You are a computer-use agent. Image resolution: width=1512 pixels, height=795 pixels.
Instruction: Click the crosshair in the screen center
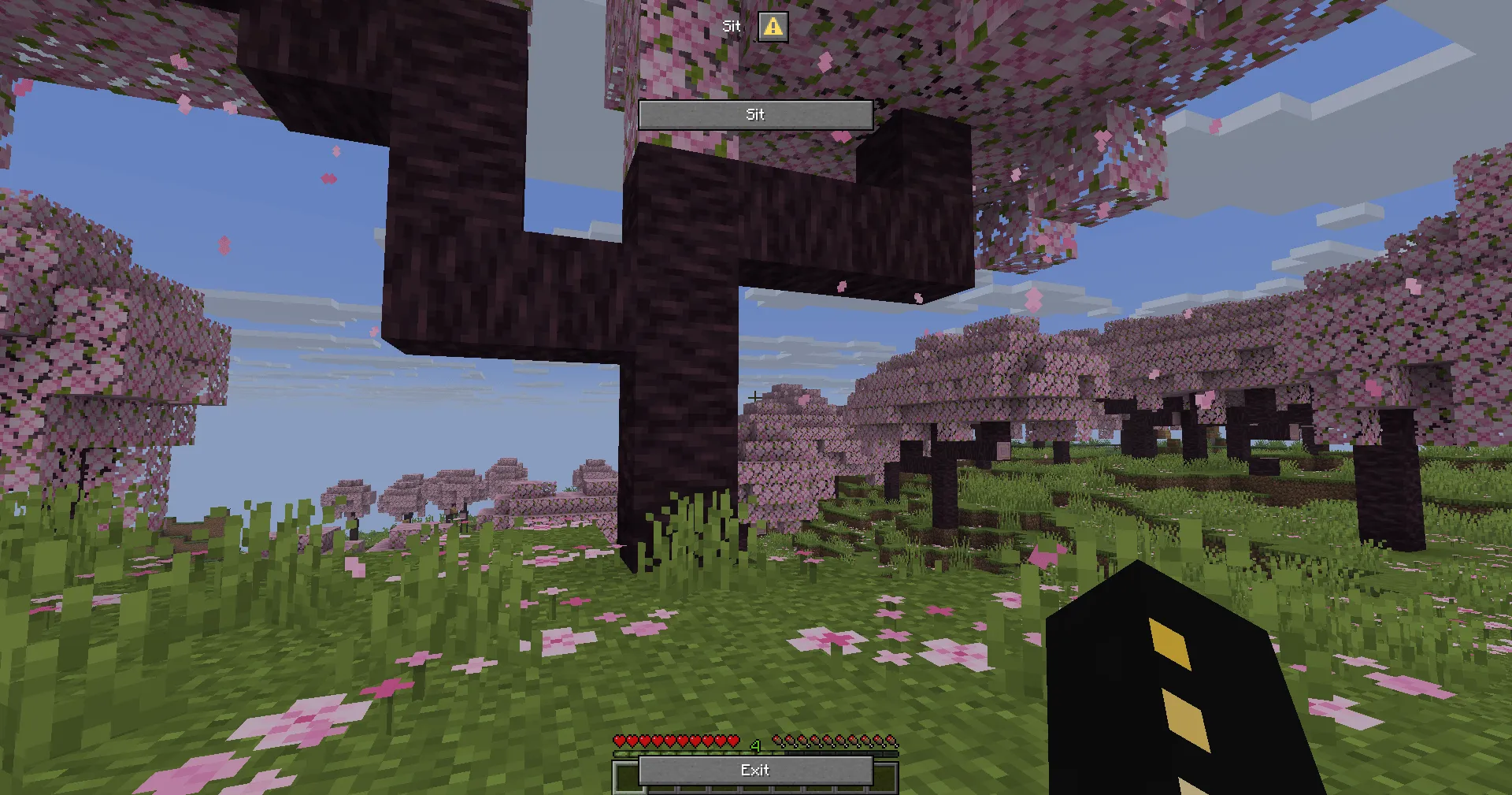point(754,397)
